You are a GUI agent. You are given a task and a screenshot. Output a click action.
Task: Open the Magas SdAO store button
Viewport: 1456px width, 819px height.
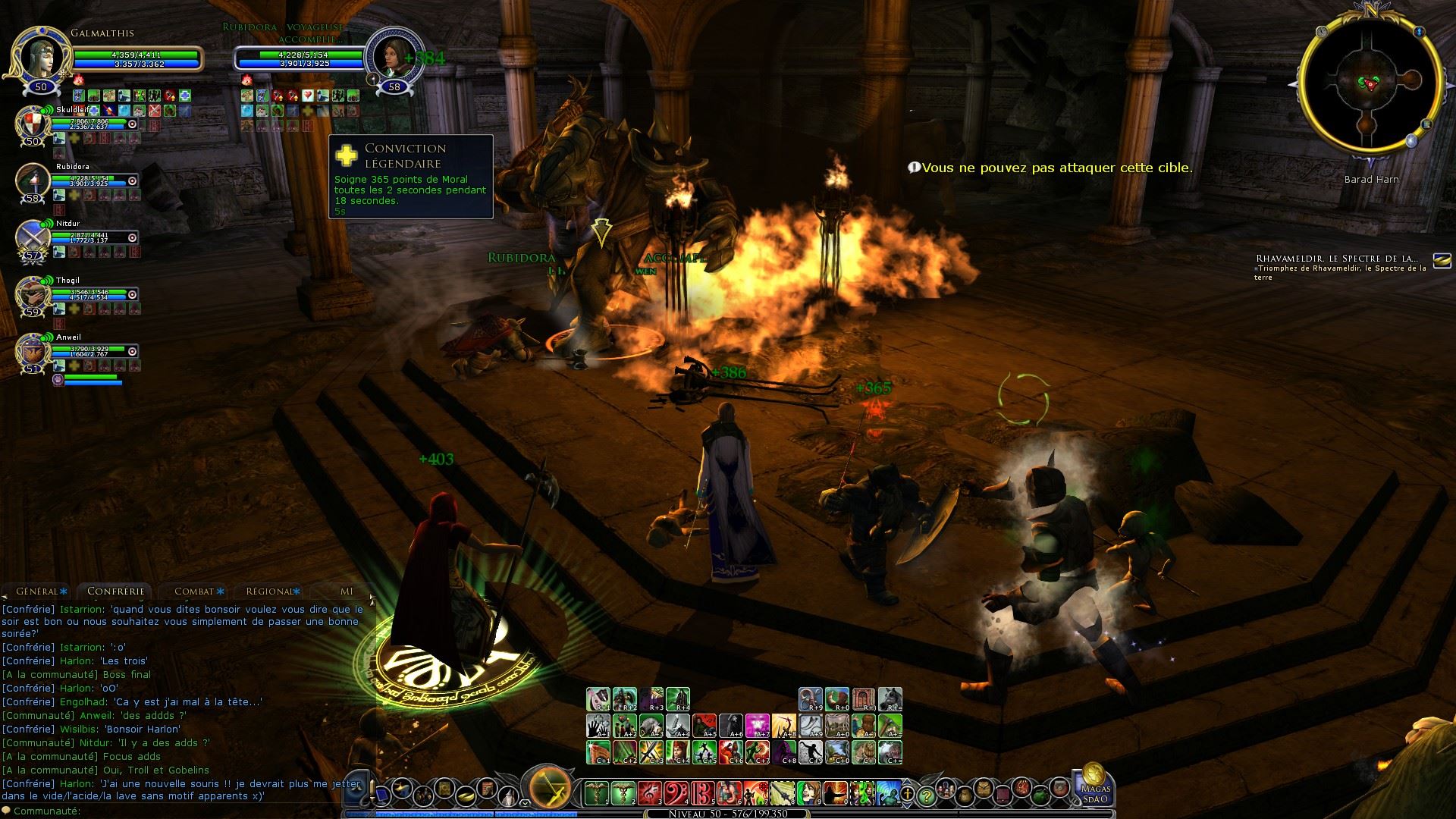coord(1095,785)
